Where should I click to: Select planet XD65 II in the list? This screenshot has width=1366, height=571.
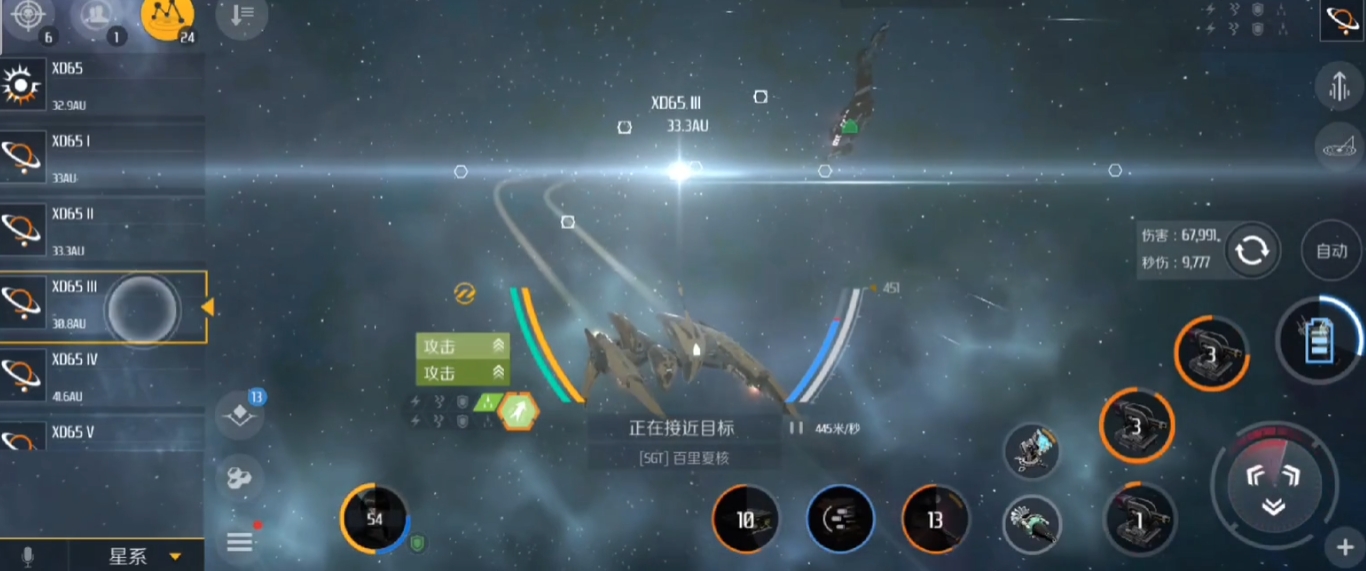point(102,231)
